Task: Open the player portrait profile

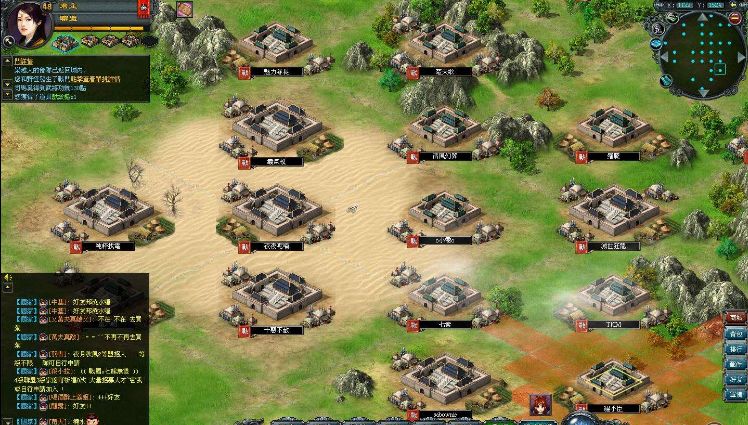Action: [x=26, y=24]
